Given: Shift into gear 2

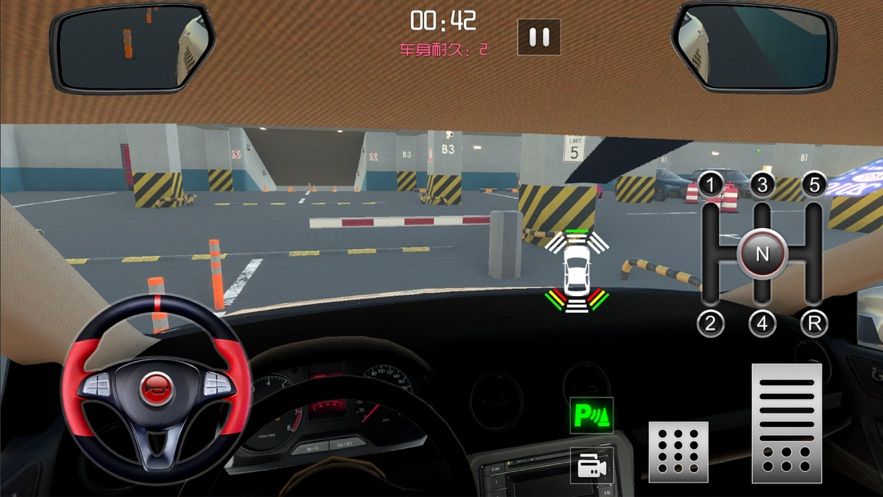Looking at the screenshot, I should point(710,322).
